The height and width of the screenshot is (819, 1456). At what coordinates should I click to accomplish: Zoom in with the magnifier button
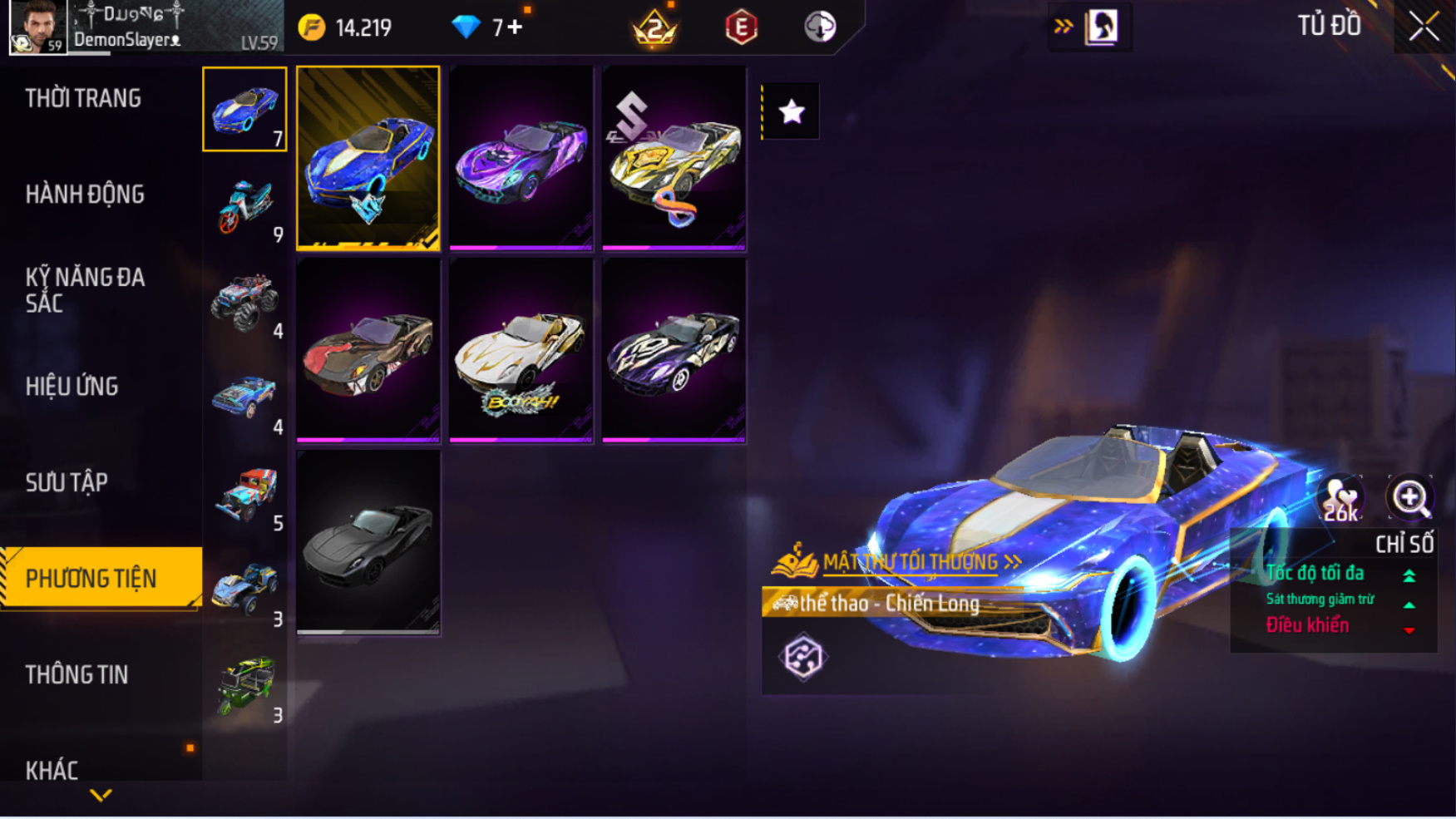coord(1410,498)
